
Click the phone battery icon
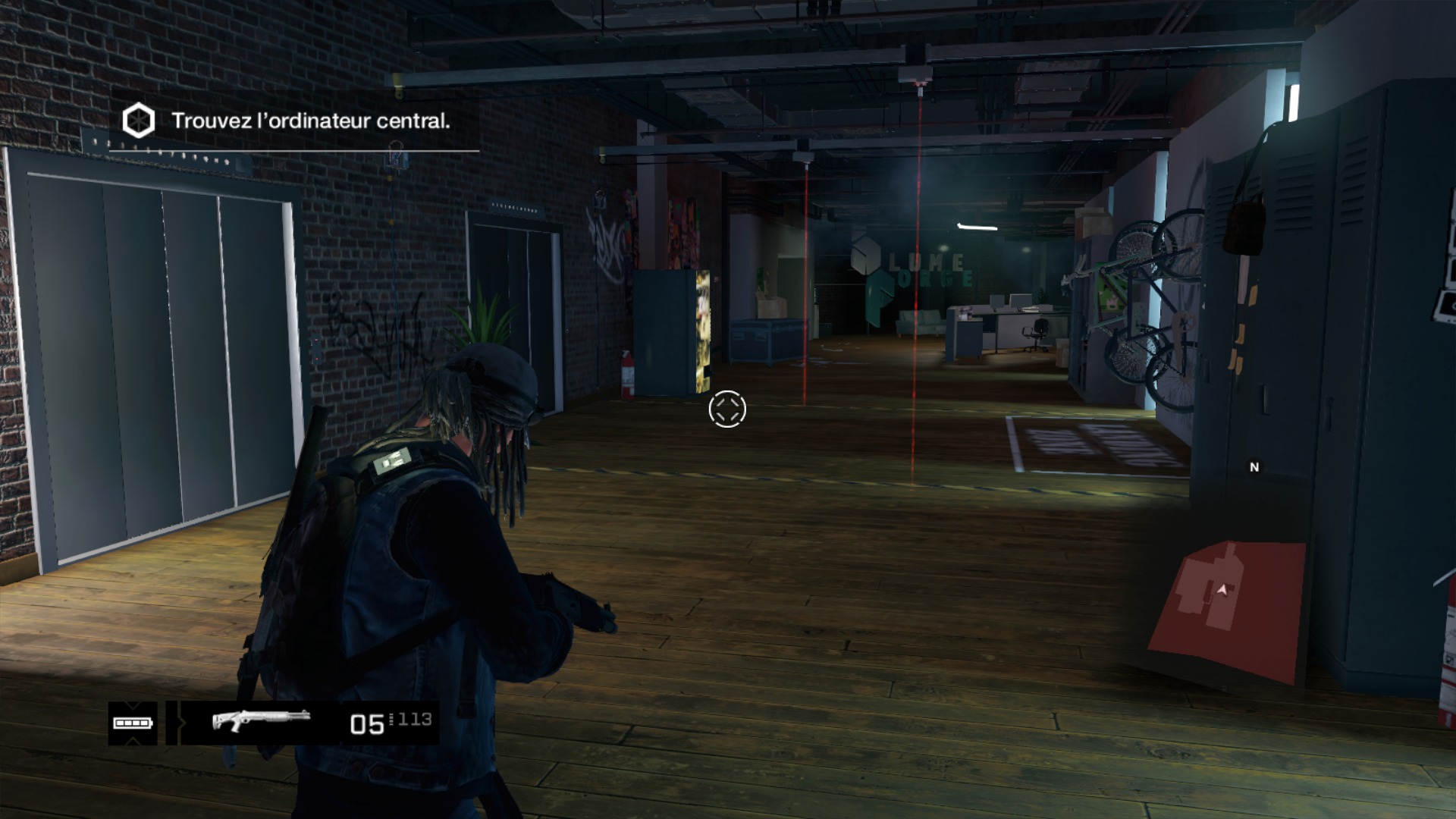pos(133,723)
